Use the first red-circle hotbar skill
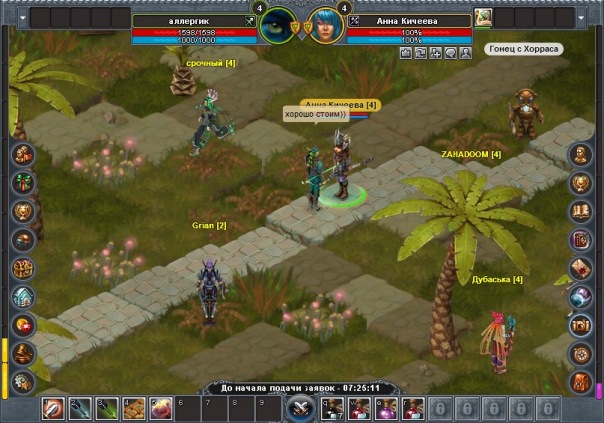 tap(53, 408)
